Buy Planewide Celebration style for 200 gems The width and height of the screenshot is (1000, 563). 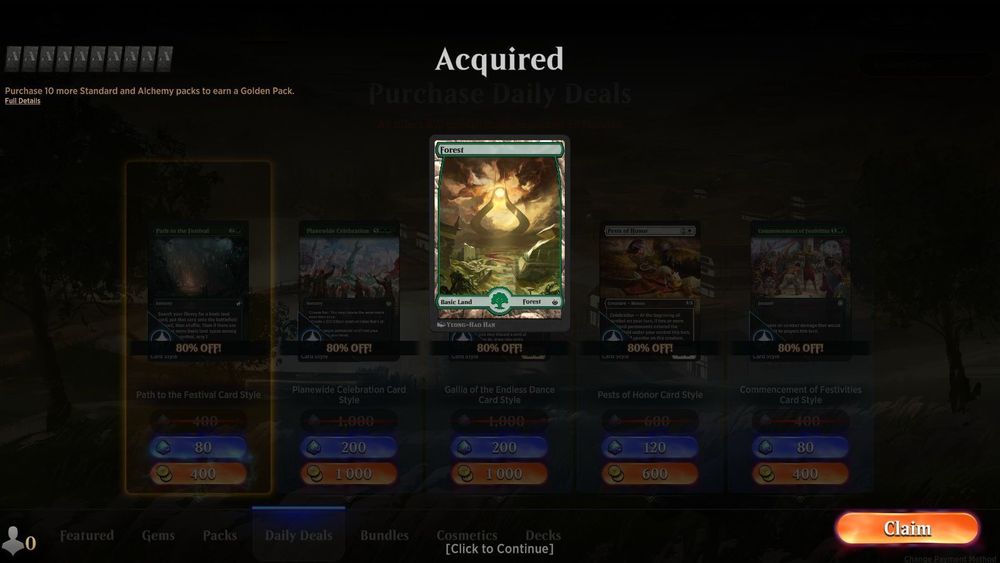click(349, 447)
